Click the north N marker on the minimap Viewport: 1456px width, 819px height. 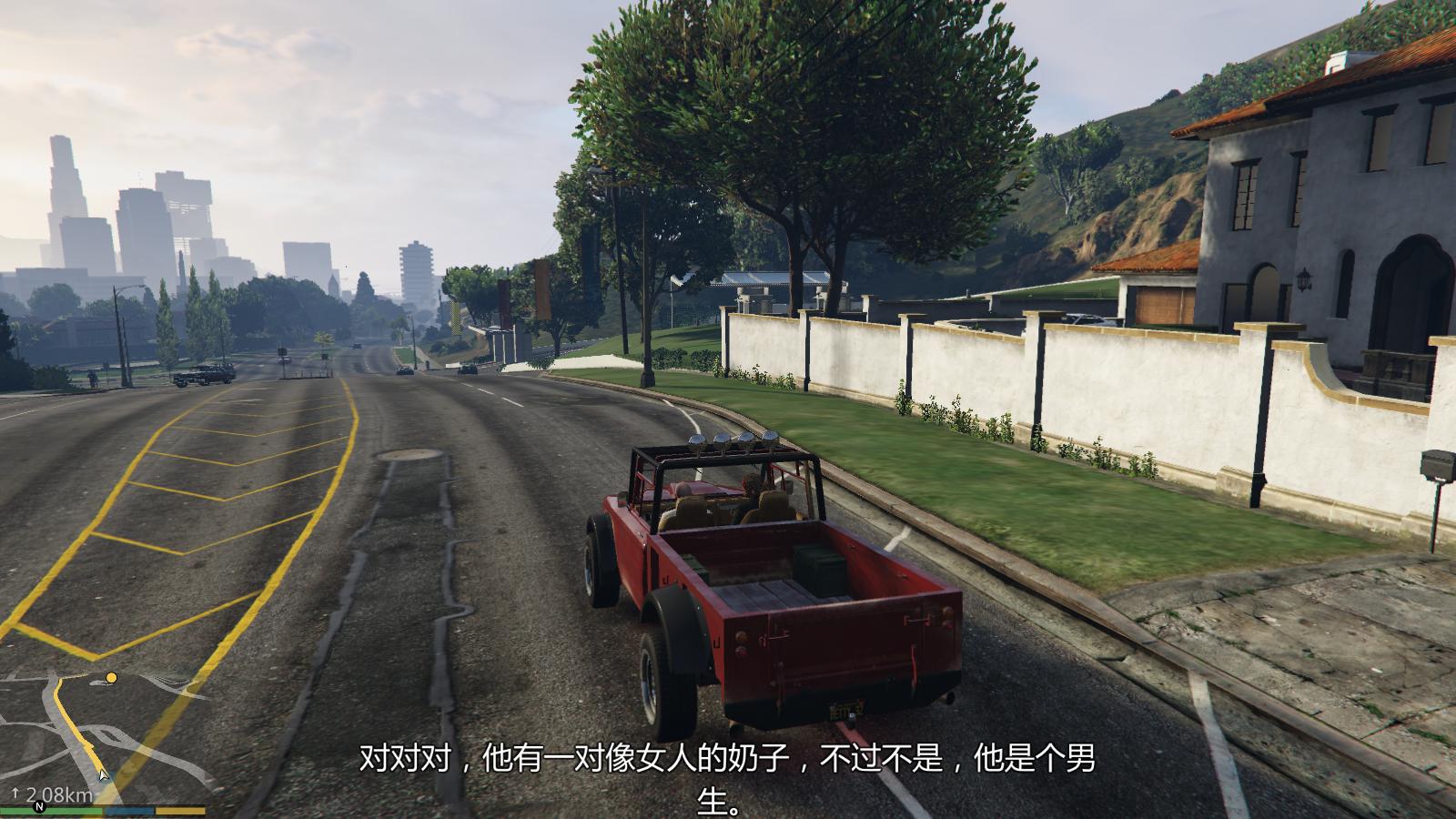39,806
